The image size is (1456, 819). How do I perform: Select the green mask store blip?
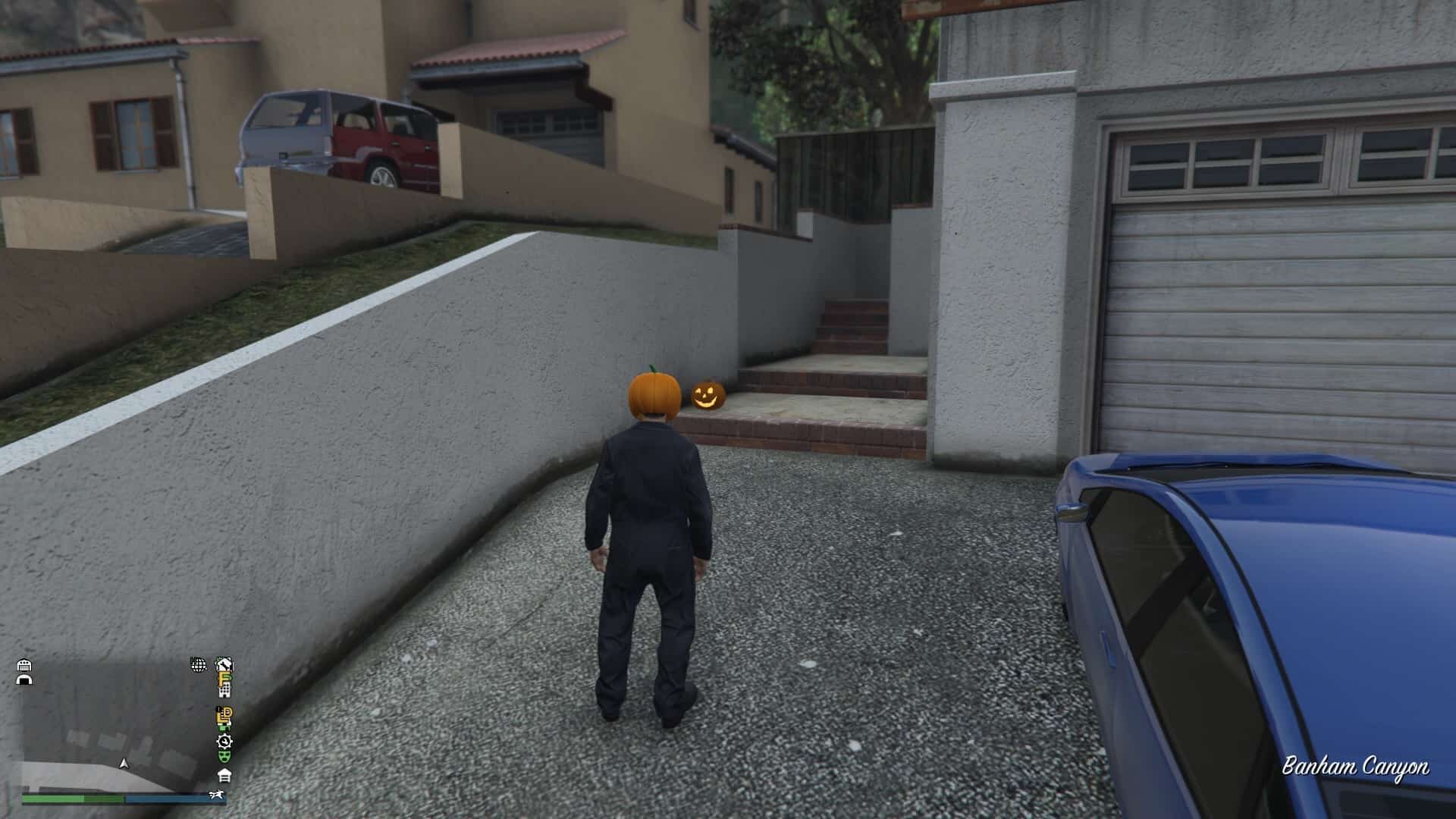click(224, 758)
